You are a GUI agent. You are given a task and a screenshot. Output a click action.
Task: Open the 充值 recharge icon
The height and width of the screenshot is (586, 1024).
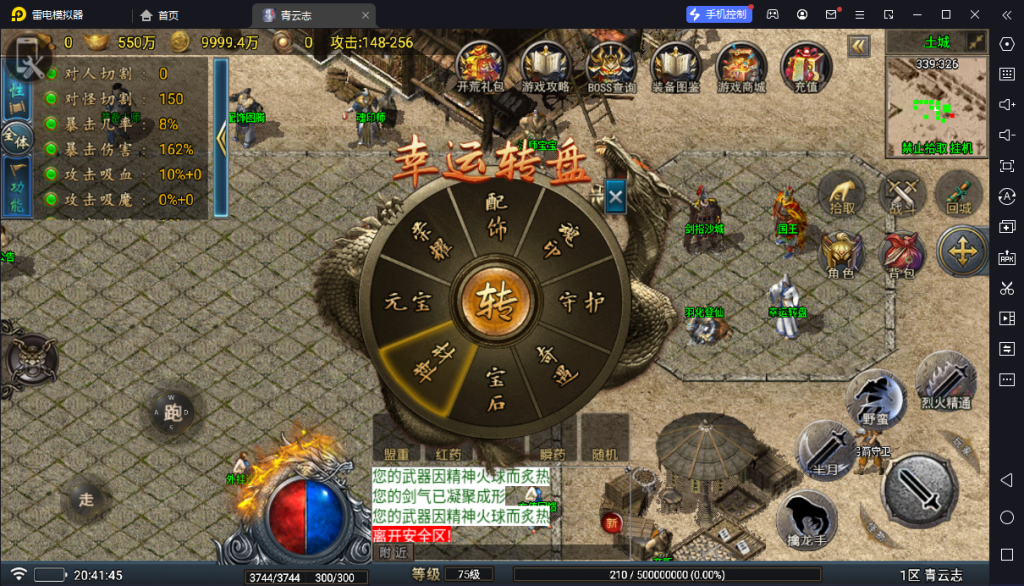tap(805, 68)
